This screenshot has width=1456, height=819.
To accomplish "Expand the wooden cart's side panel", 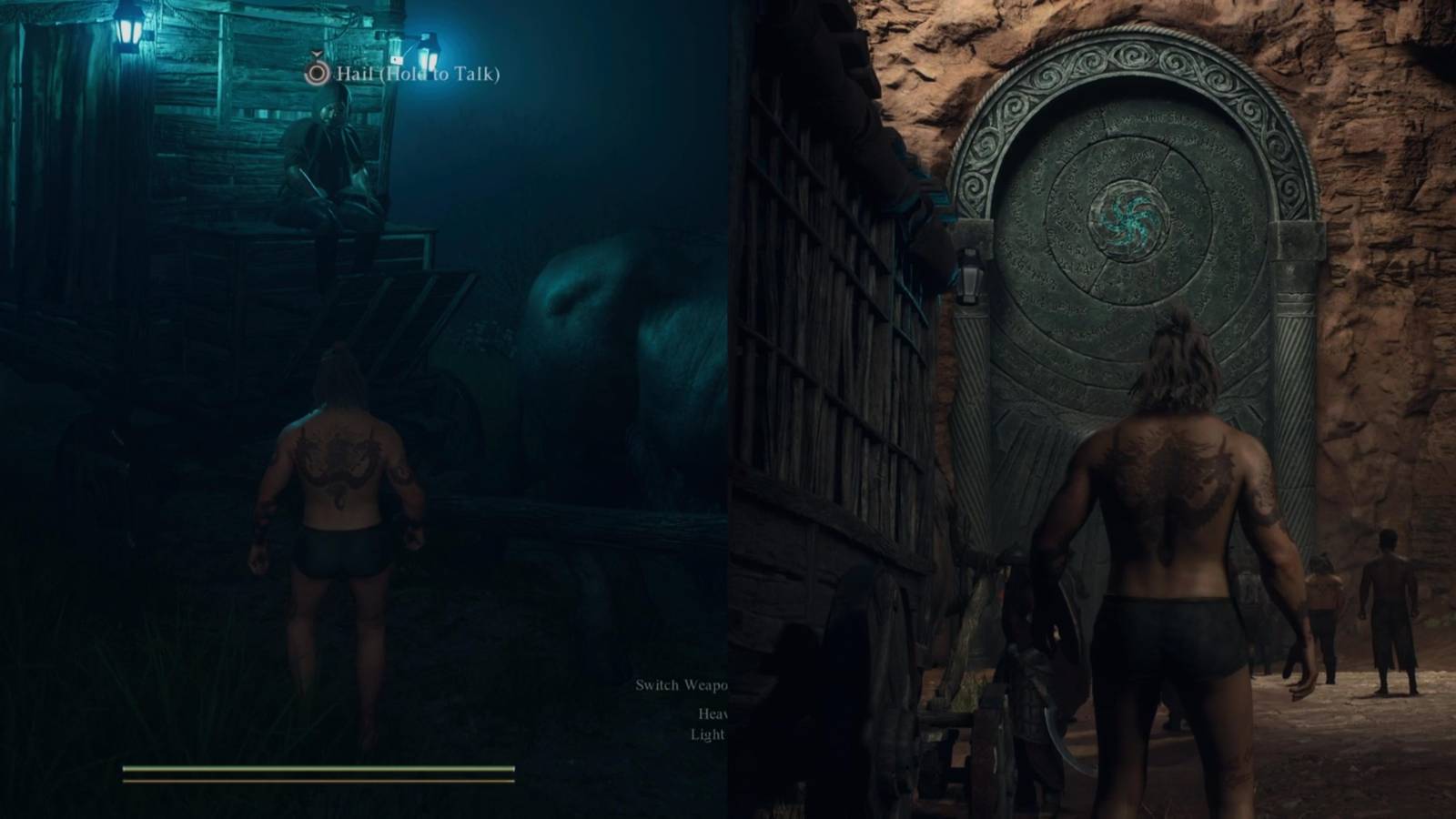I will click(x=819, y=318).
